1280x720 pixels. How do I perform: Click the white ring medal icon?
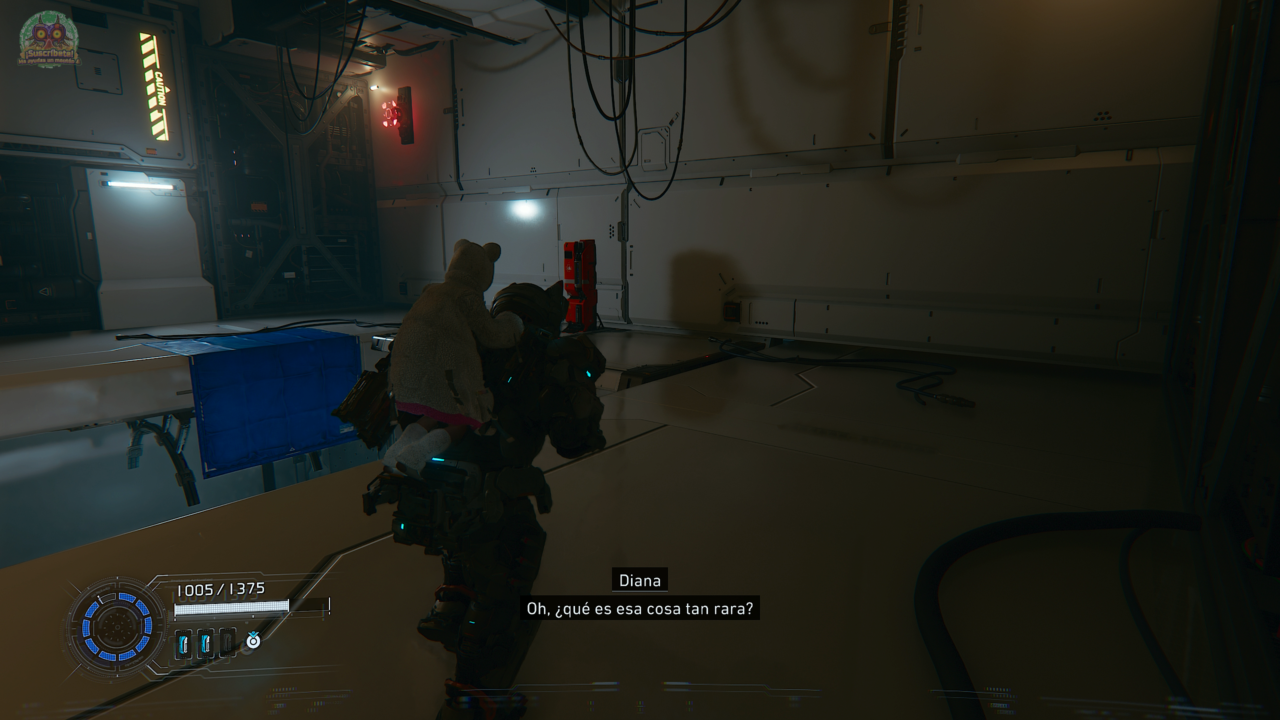253,641
